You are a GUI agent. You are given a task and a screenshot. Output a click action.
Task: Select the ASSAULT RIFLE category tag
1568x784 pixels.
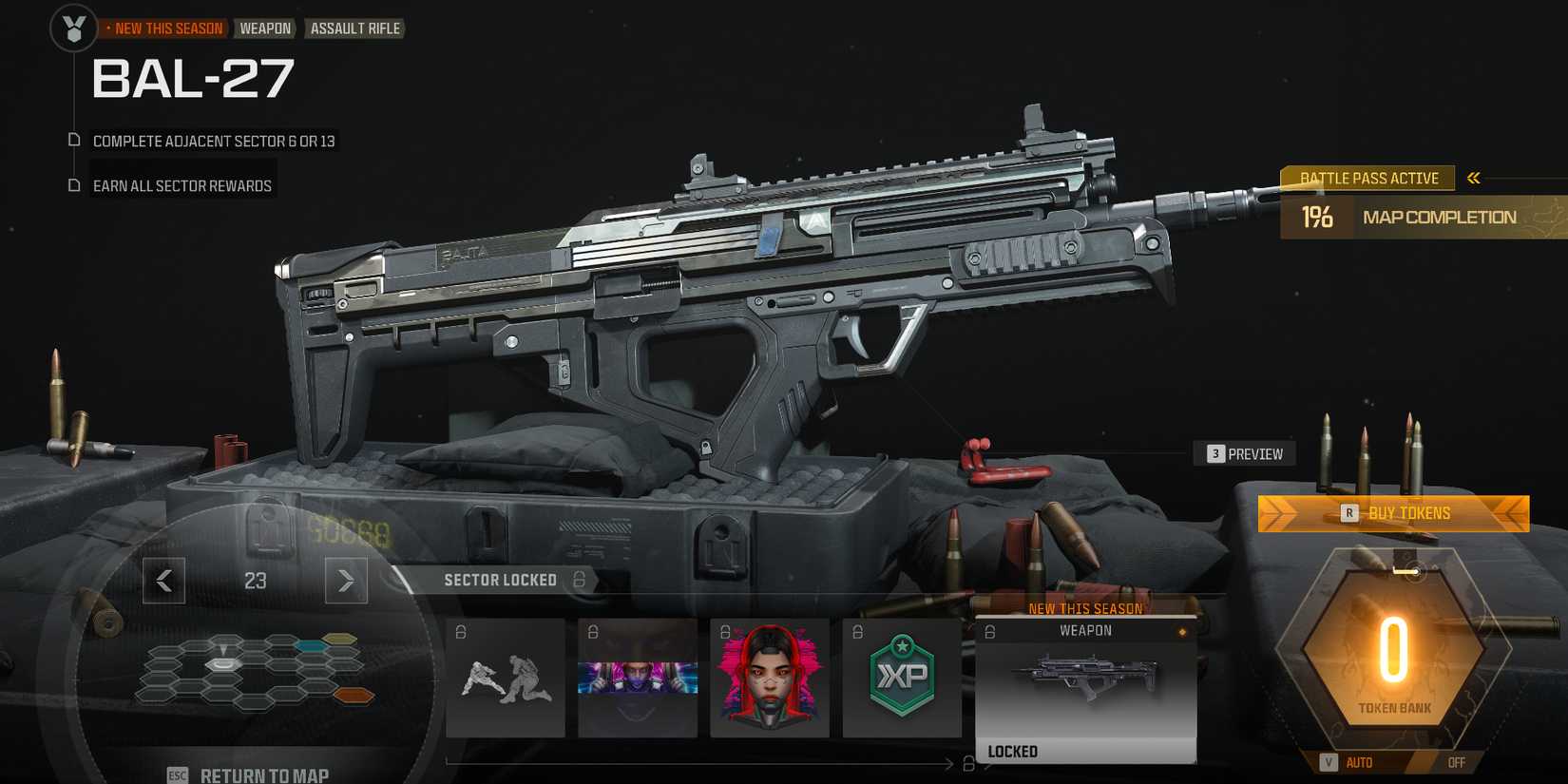pos(354,28)
